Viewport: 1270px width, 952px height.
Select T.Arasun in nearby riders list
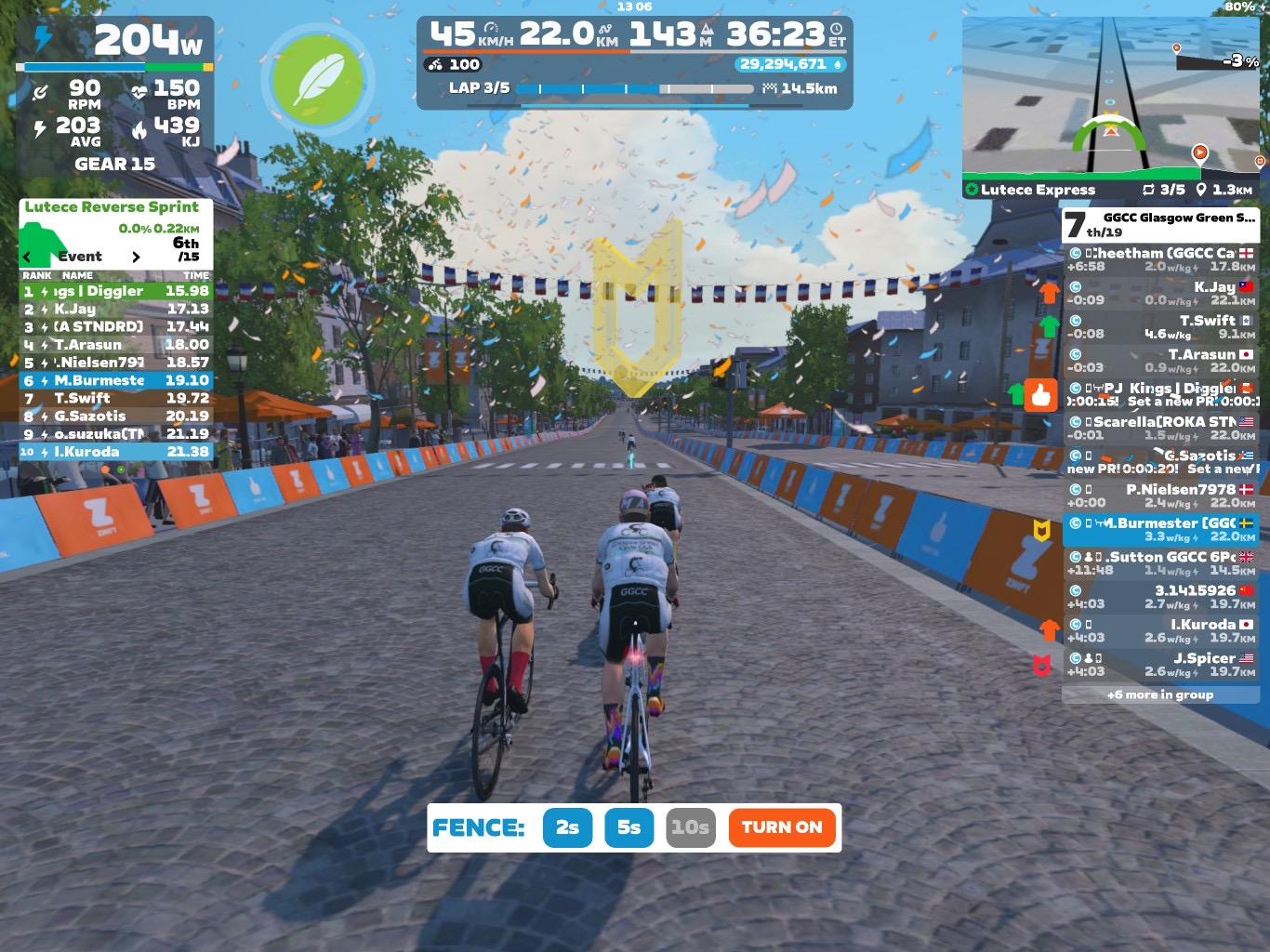click(1160, 361)
